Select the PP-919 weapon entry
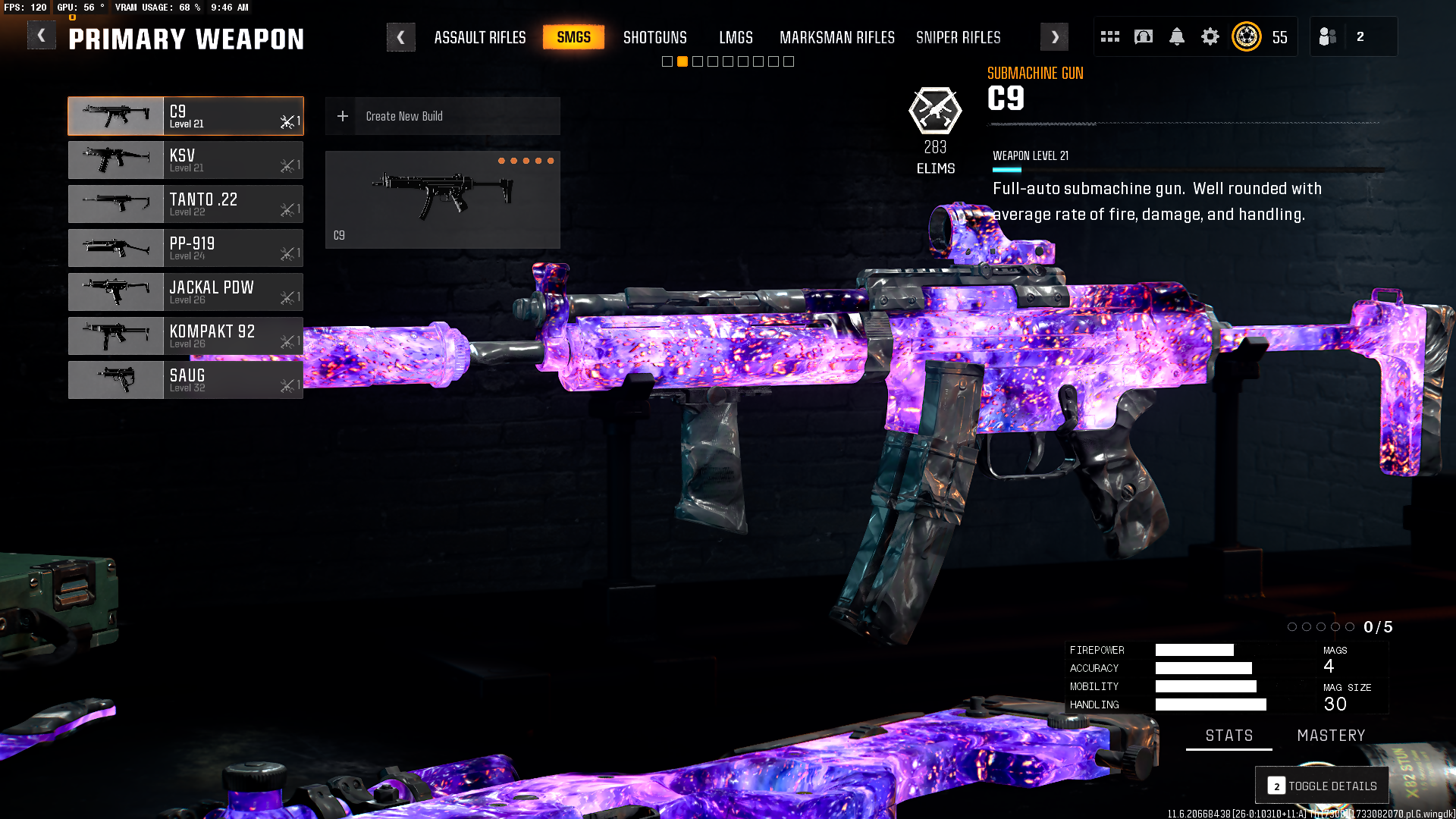 click(186, 248)
